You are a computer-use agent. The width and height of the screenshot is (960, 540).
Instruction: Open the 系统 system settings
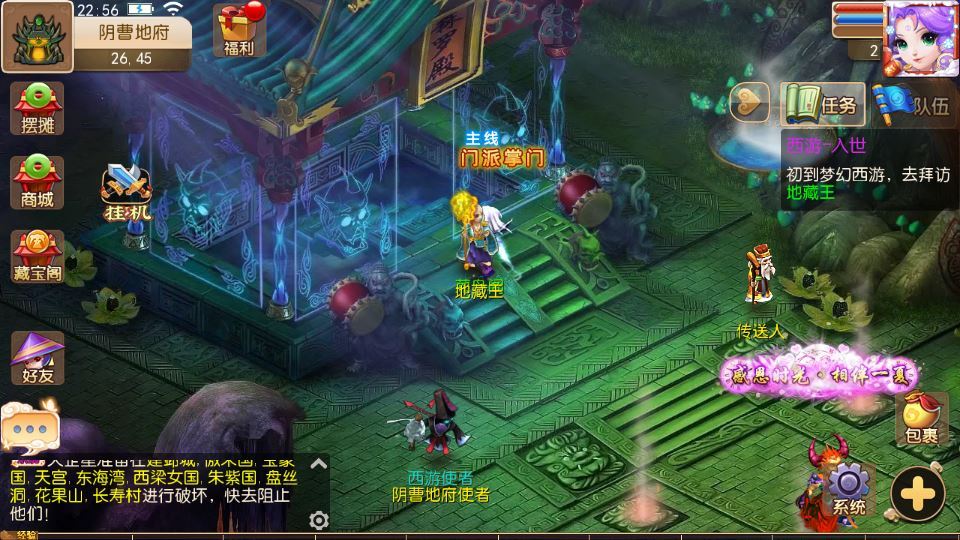pos(849,490)
